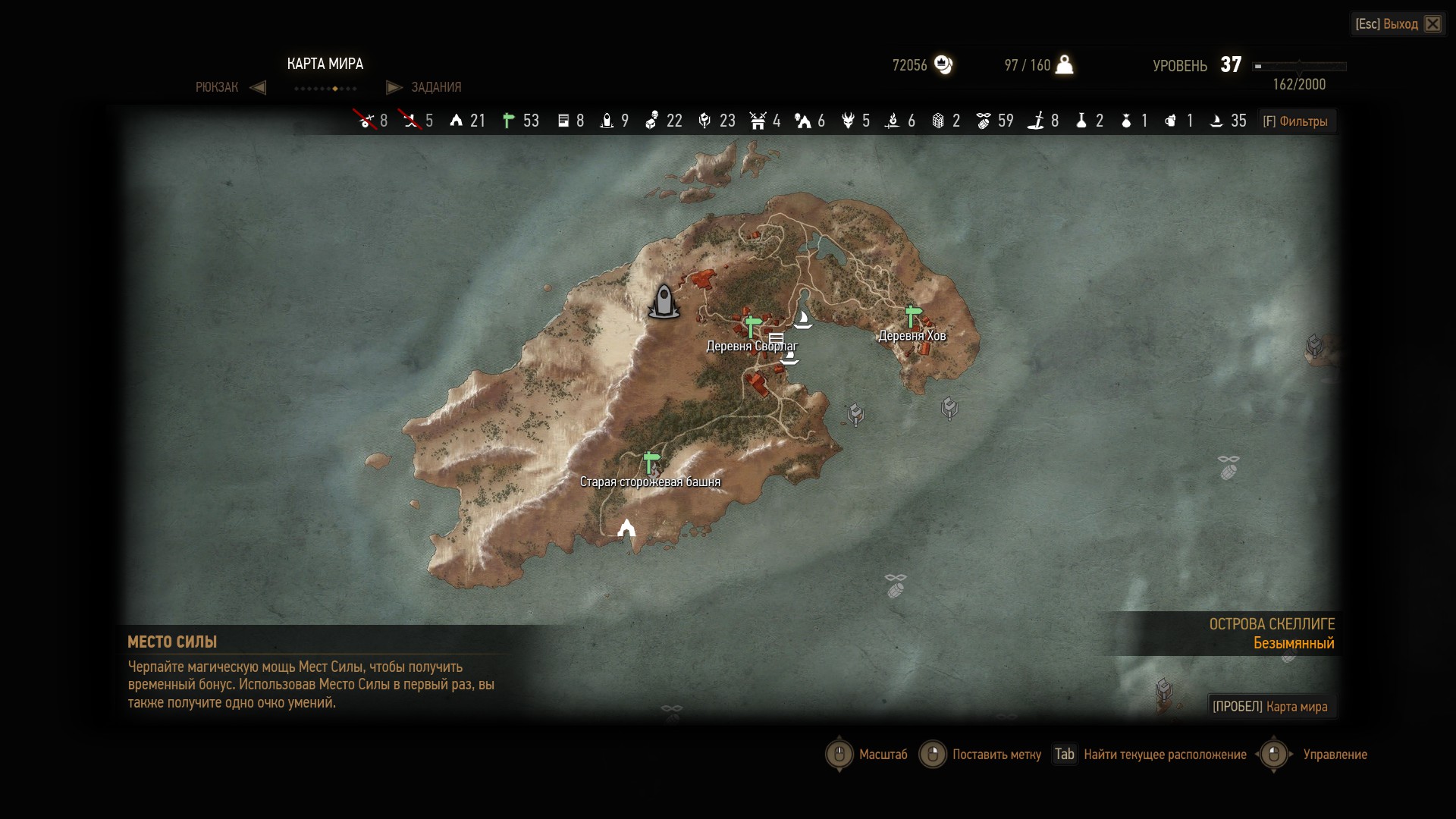Toggle the monster nest filter showing 5

848,121
